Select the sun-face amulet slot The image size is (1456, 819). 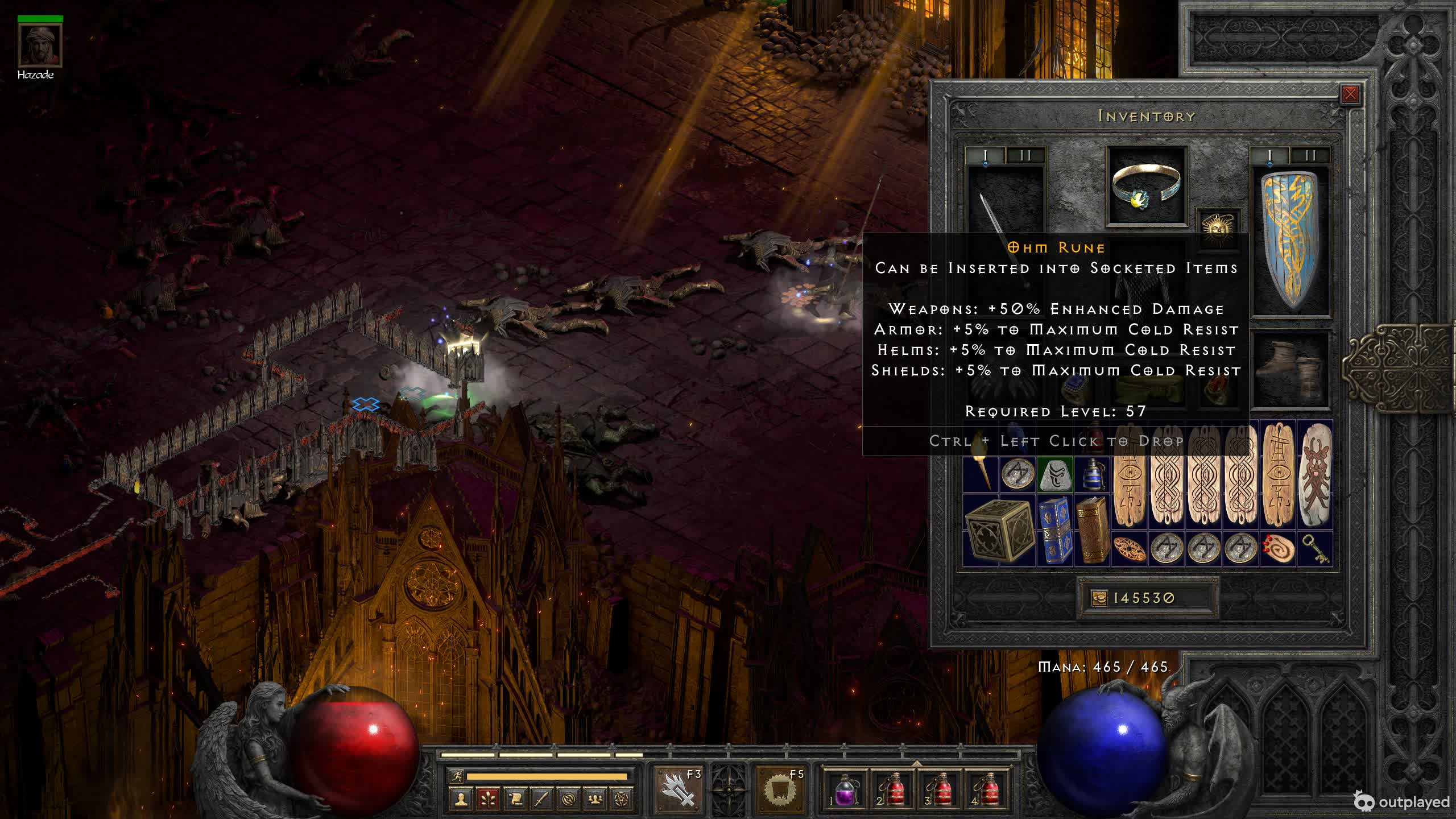coord(1218,226)
